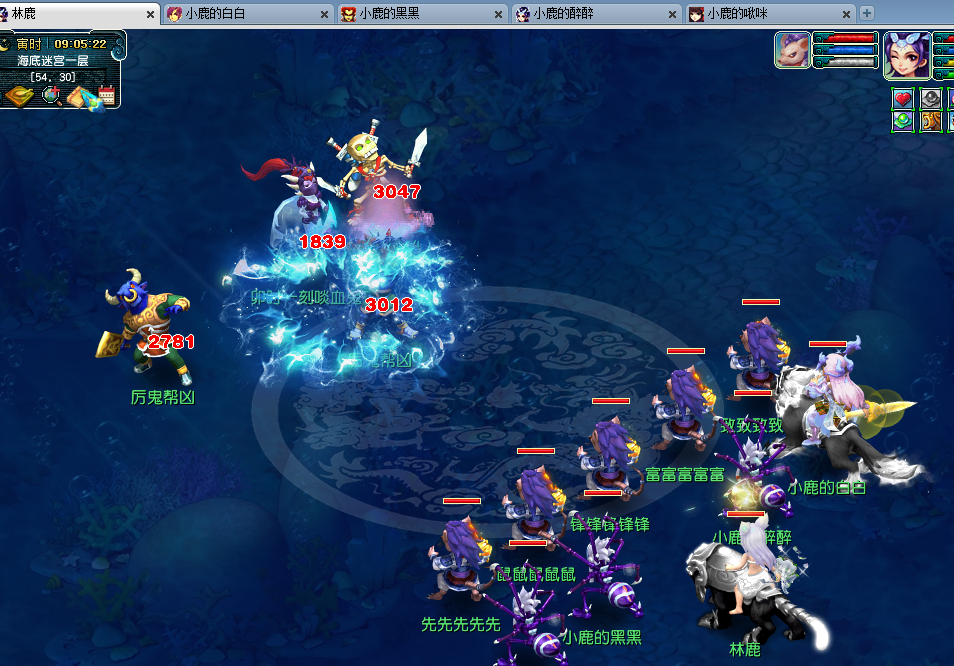Open the golden tray icon under the clock

click(x=19, y=96)
